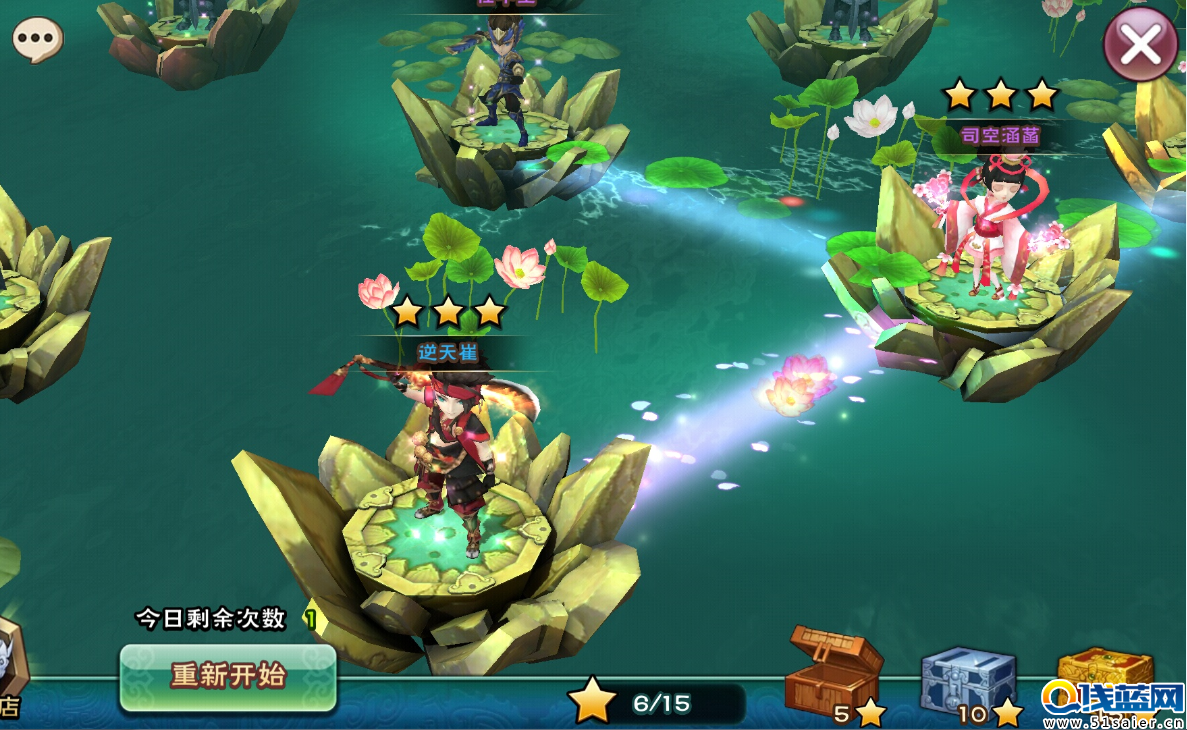Open the wooden 5-star reward chest
Screen dimensions: 1187x730
click(834, 667)
